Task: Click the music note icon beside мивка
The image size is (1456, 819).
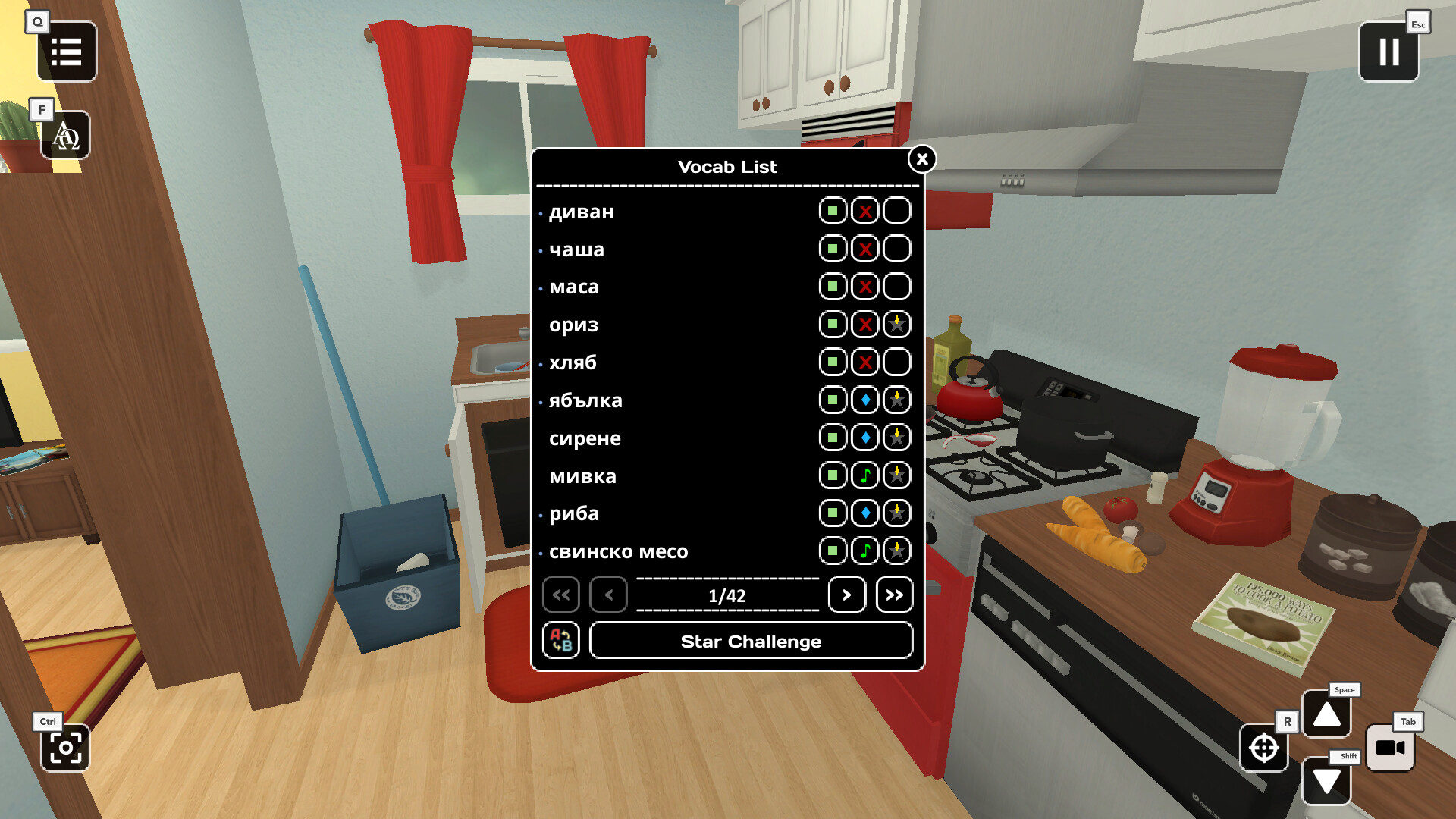Action: (x=864, y=475)
